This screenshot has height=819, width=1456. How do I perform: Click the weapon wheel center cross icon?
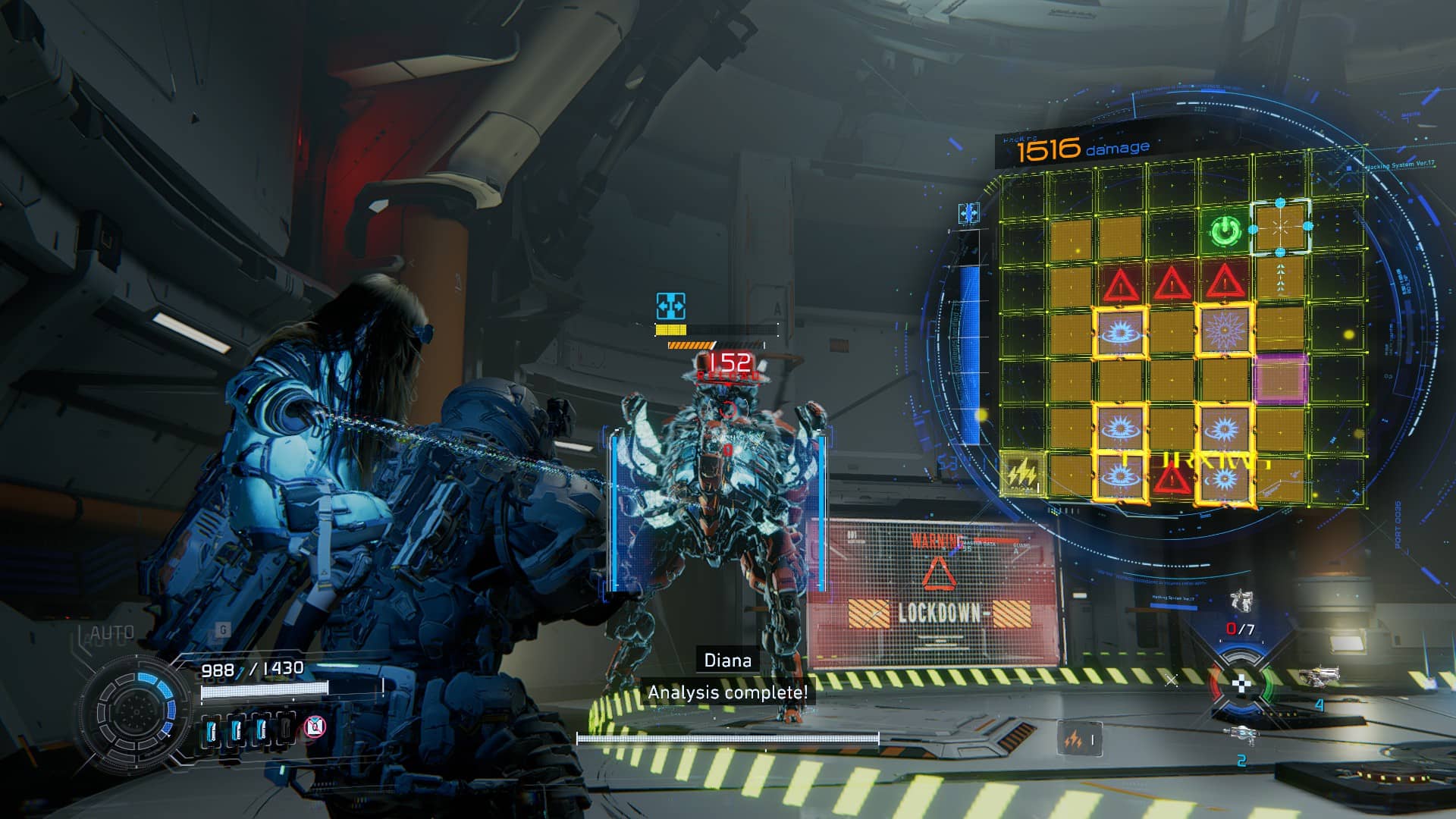pyautogui.click(x=1240, y=684)
